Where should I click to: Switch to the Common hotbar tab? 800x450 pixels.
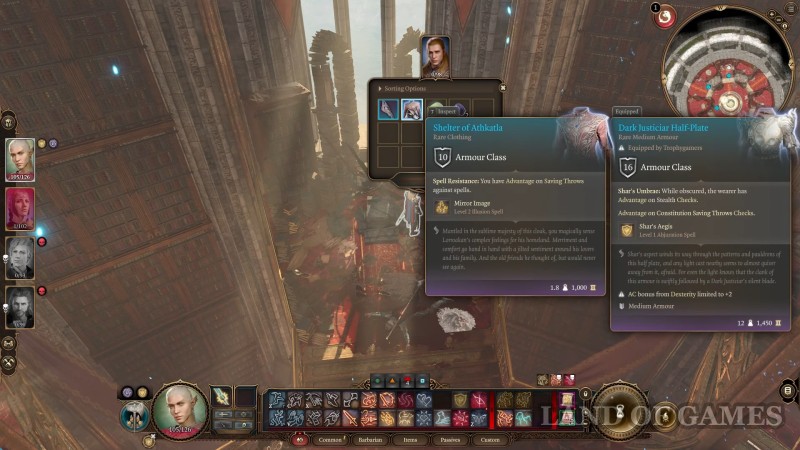[x=329, y=439]
